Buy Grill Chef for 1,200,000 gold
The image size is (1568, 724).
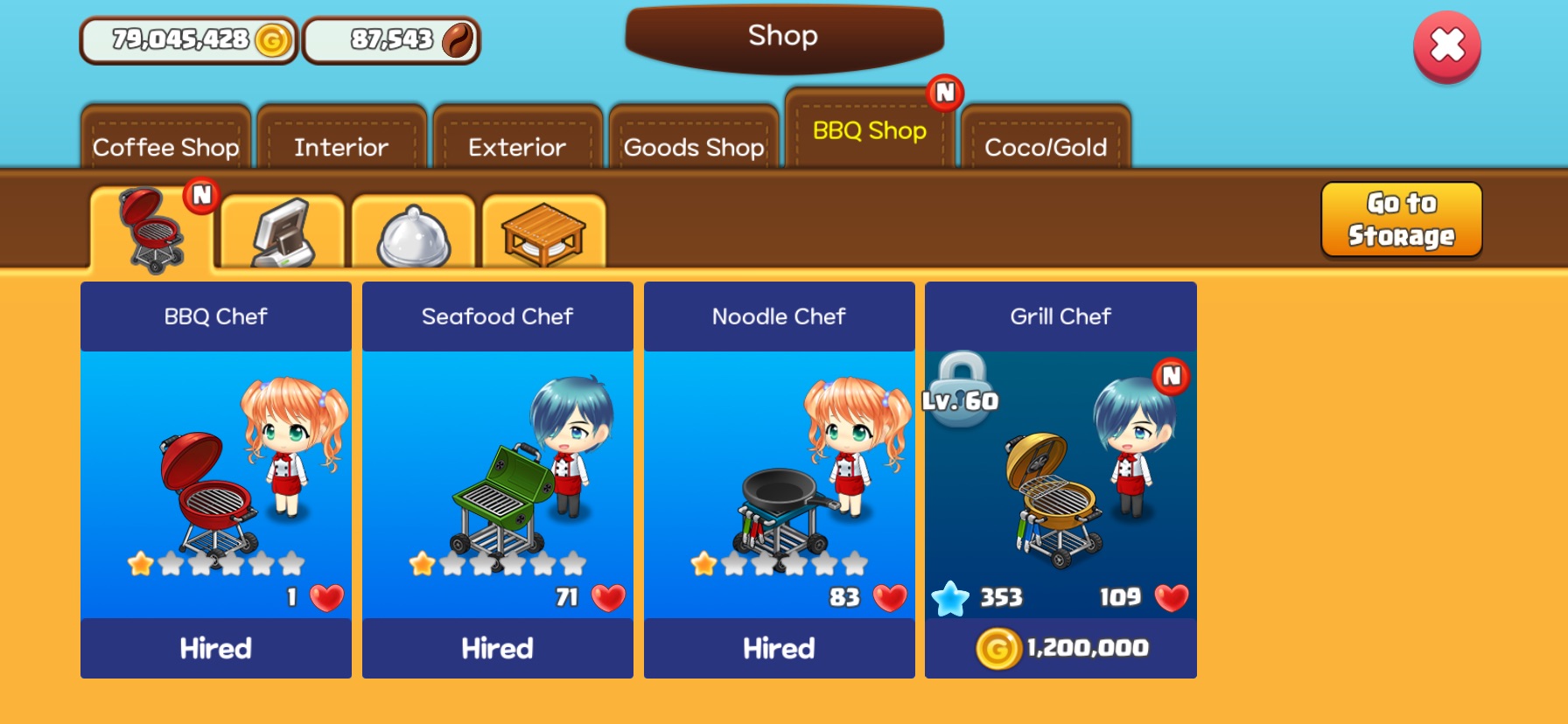[x=1060, y=648]
